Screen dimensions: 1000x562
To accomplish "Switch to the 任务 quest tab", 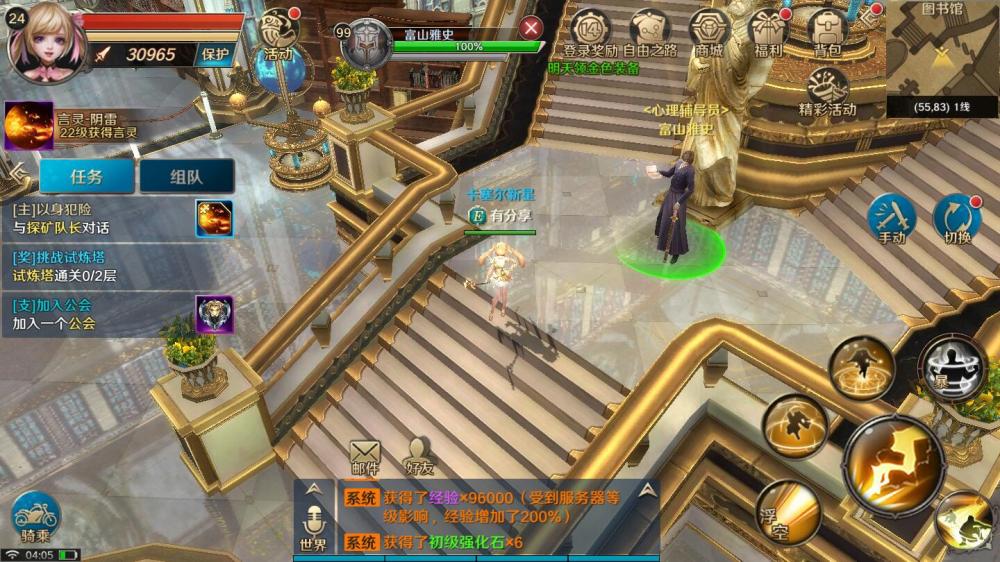I will point(87,176).
